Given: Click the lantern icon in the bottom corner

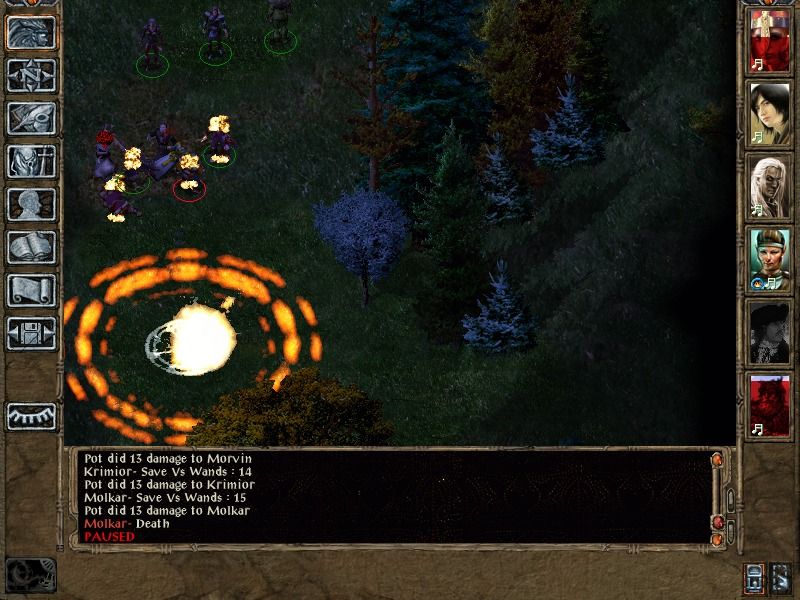Looking at the screenshot, I should (x=755, y=577).
